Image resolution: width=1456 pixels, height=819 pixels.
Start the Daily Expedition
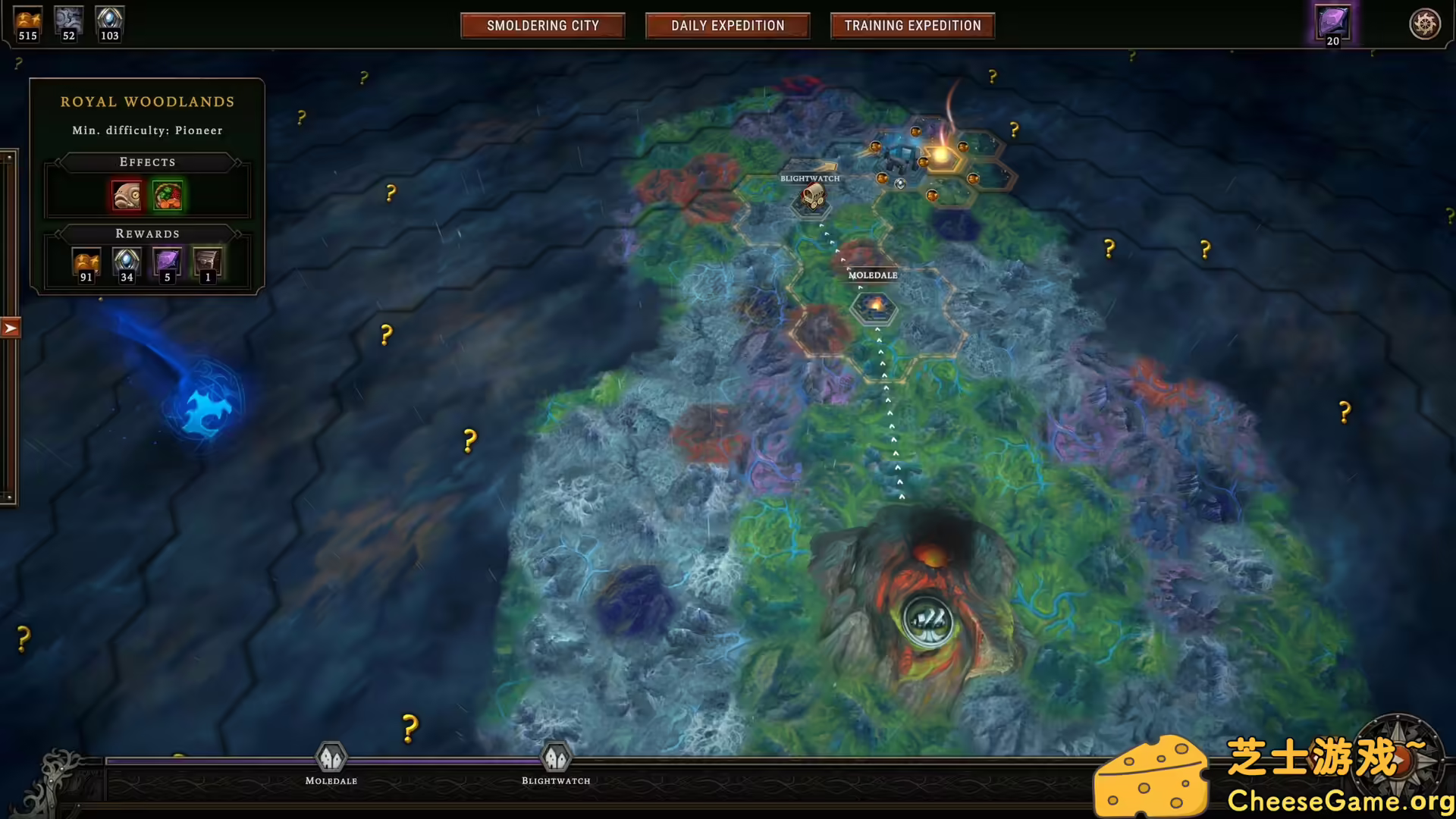click(x=727, y=26)
